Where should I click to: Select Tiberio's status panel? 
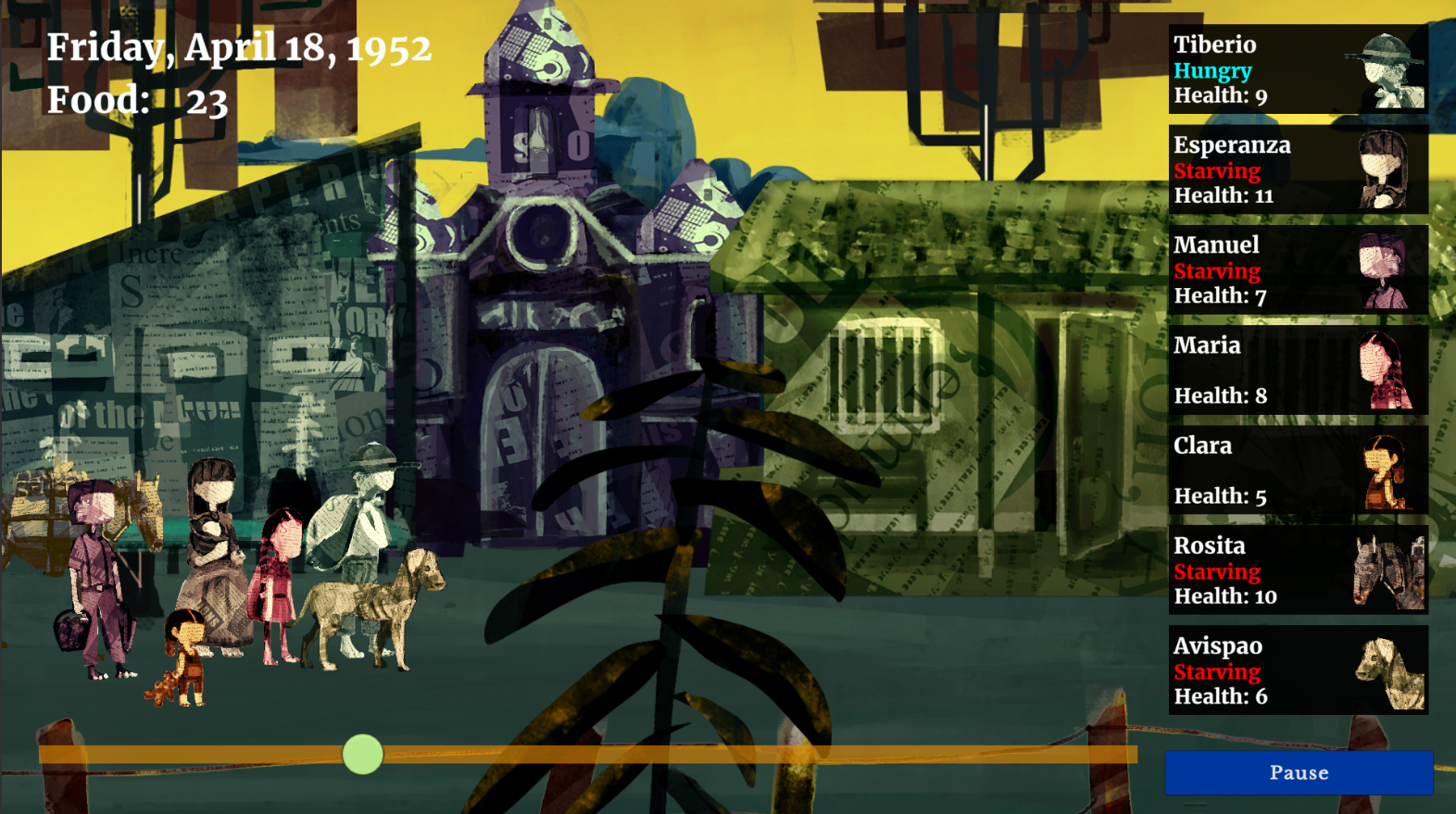[x=1298, y=69]
